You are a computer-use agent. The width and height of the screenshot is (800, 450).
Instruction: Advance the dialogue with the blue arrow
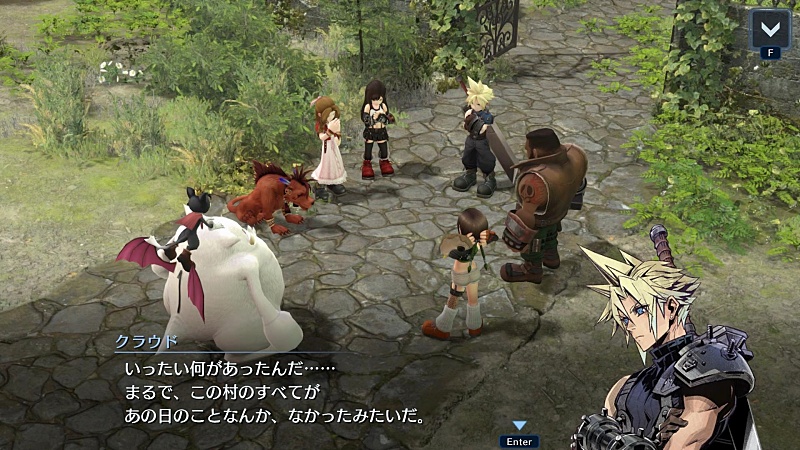(519, 427)
